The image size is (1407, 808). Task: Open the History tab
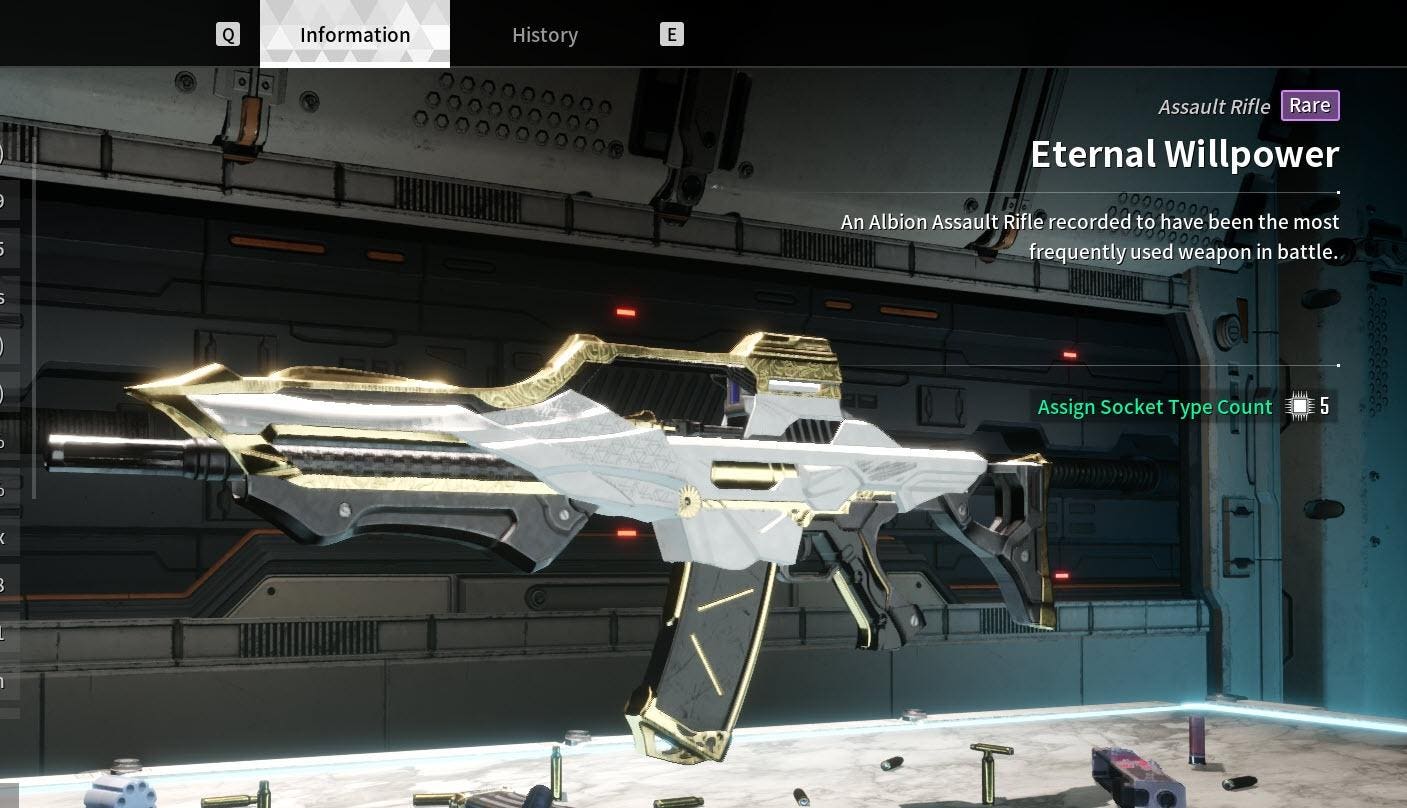[545, 35]
